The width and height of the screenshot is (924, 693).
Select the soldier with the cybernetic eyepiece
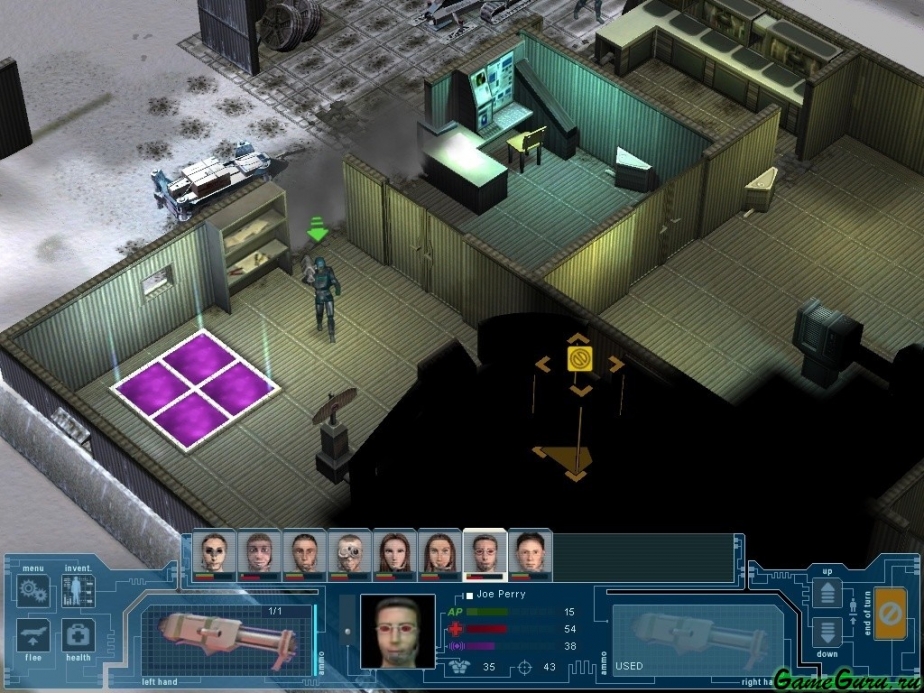tap(348, 552)
